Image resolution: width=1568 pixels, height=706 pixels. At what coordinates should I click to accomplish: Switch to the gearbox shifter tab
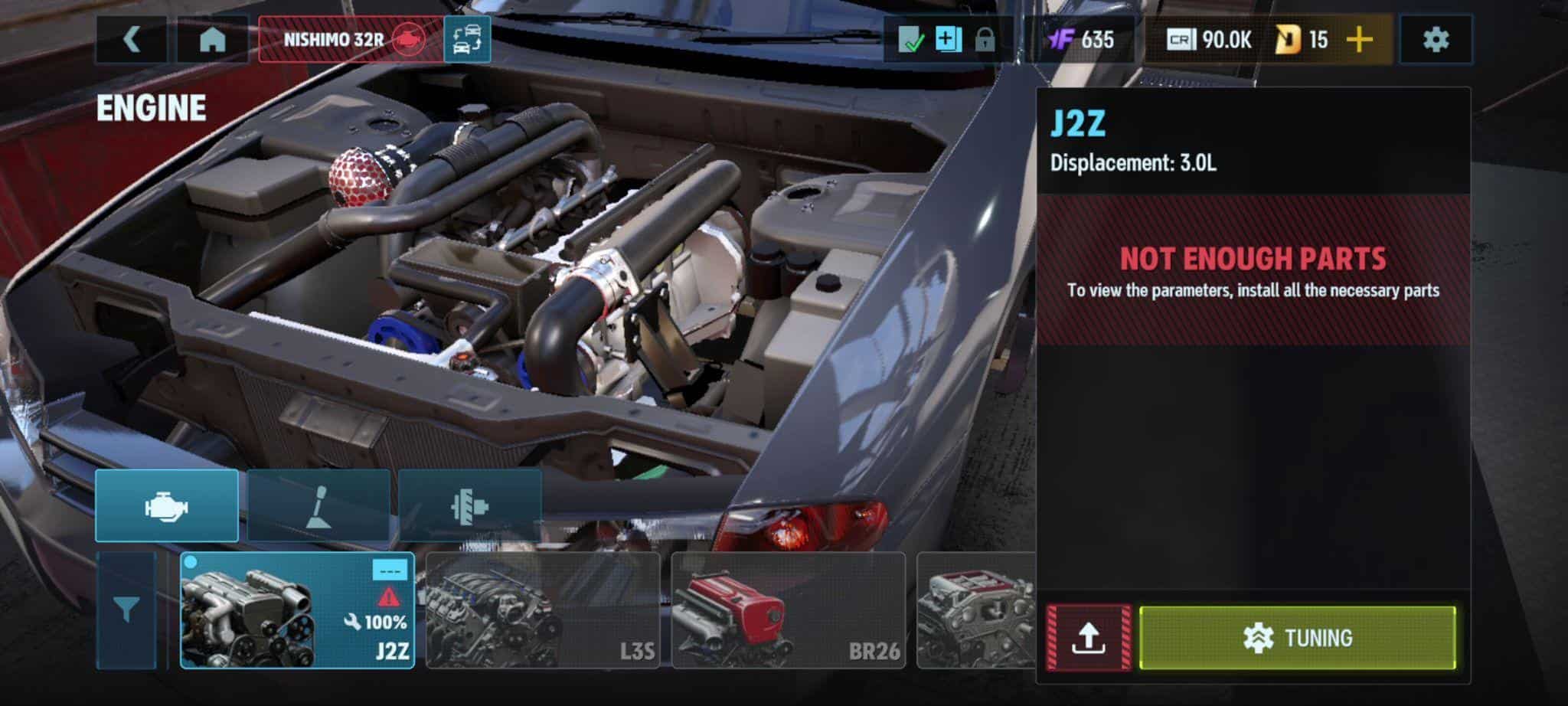coord(318,506)
